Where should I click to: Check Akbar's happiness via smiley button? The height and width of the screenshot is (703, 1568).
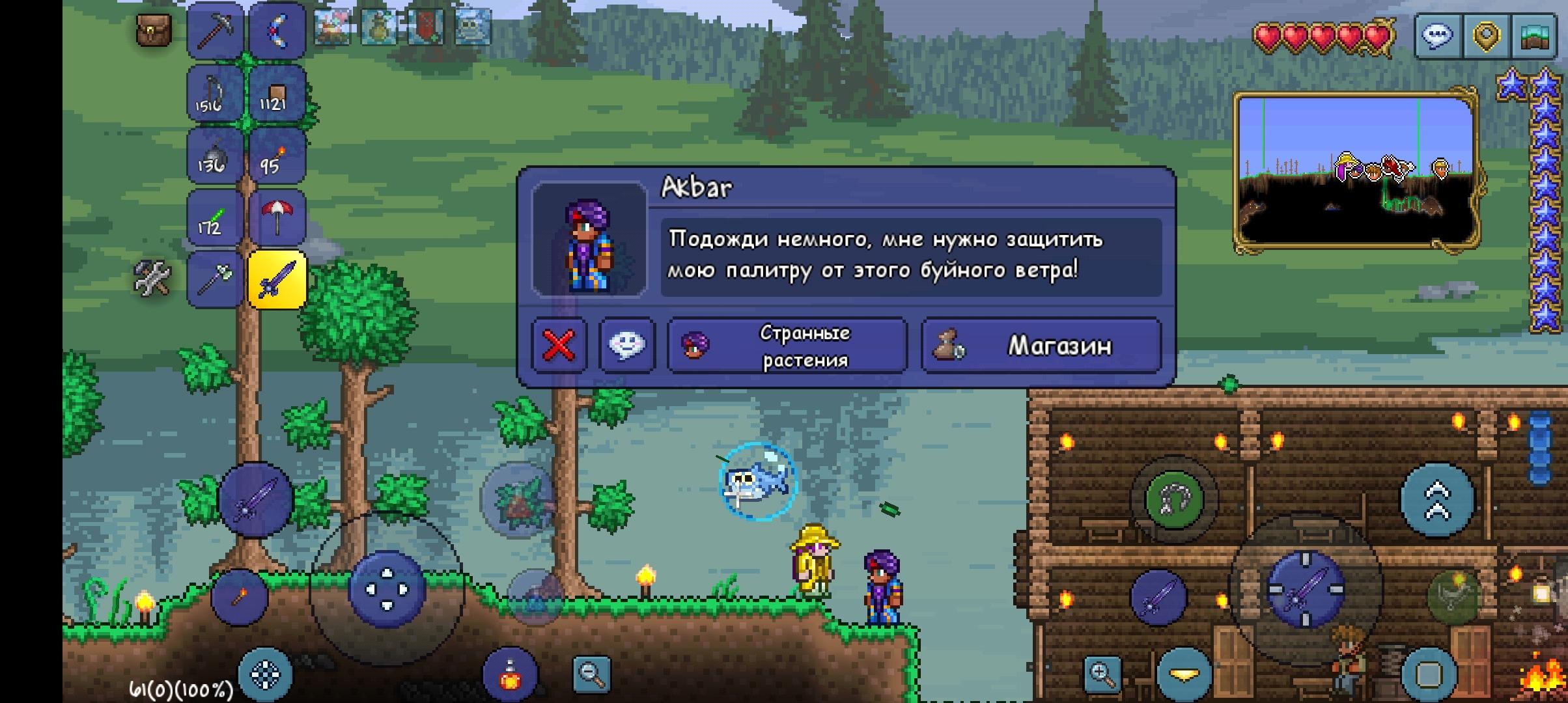[627, 346]
